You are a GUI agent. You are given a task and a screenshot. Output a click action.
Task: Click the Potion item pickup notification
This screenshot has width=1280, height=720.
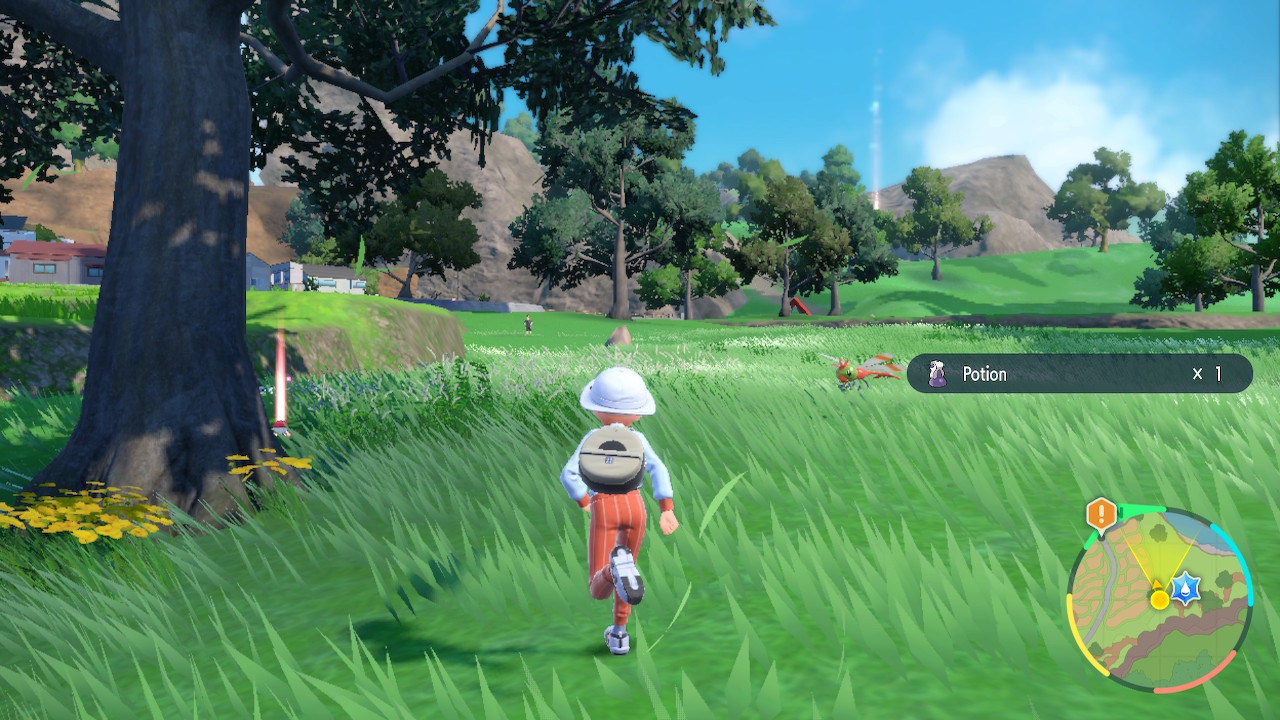(x=1078, y=374)
